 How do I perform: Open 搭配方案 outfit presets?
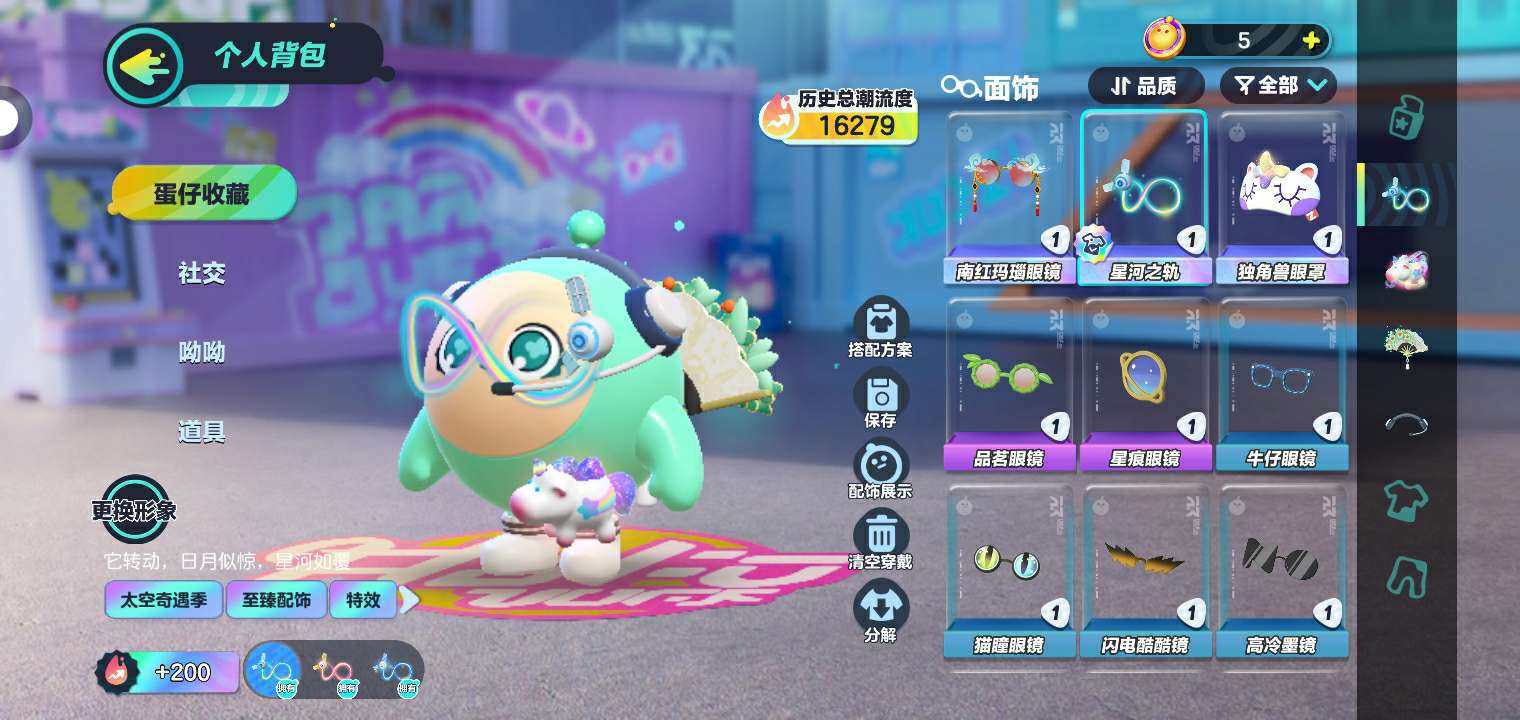tap(880, 330)
